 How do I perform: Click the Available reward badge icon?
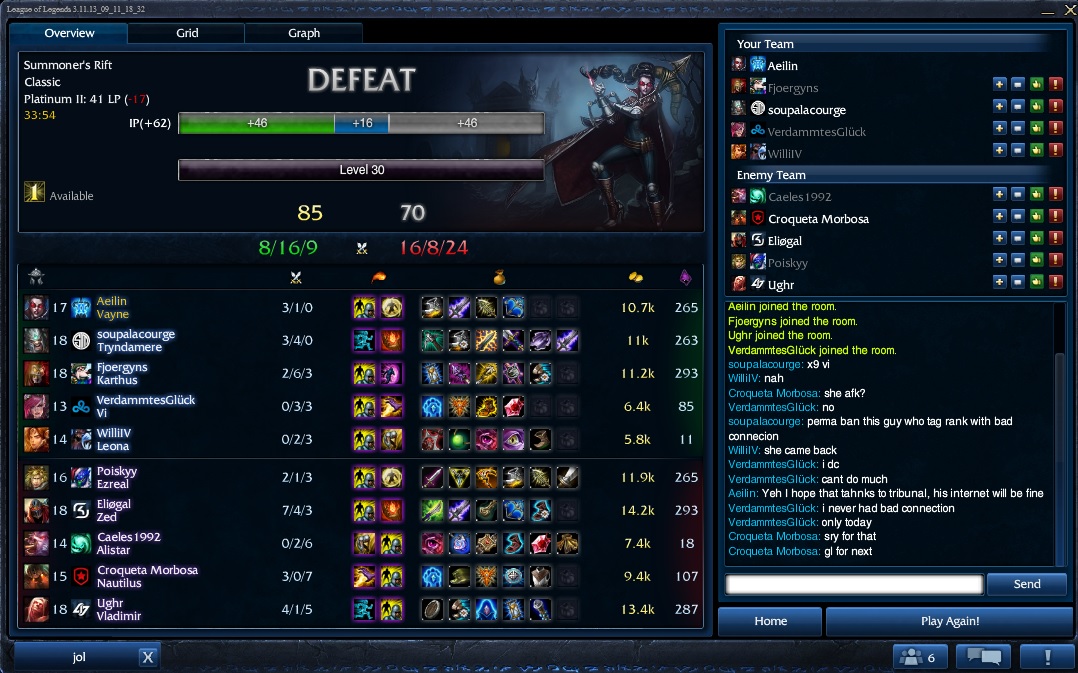coord(34,193)
